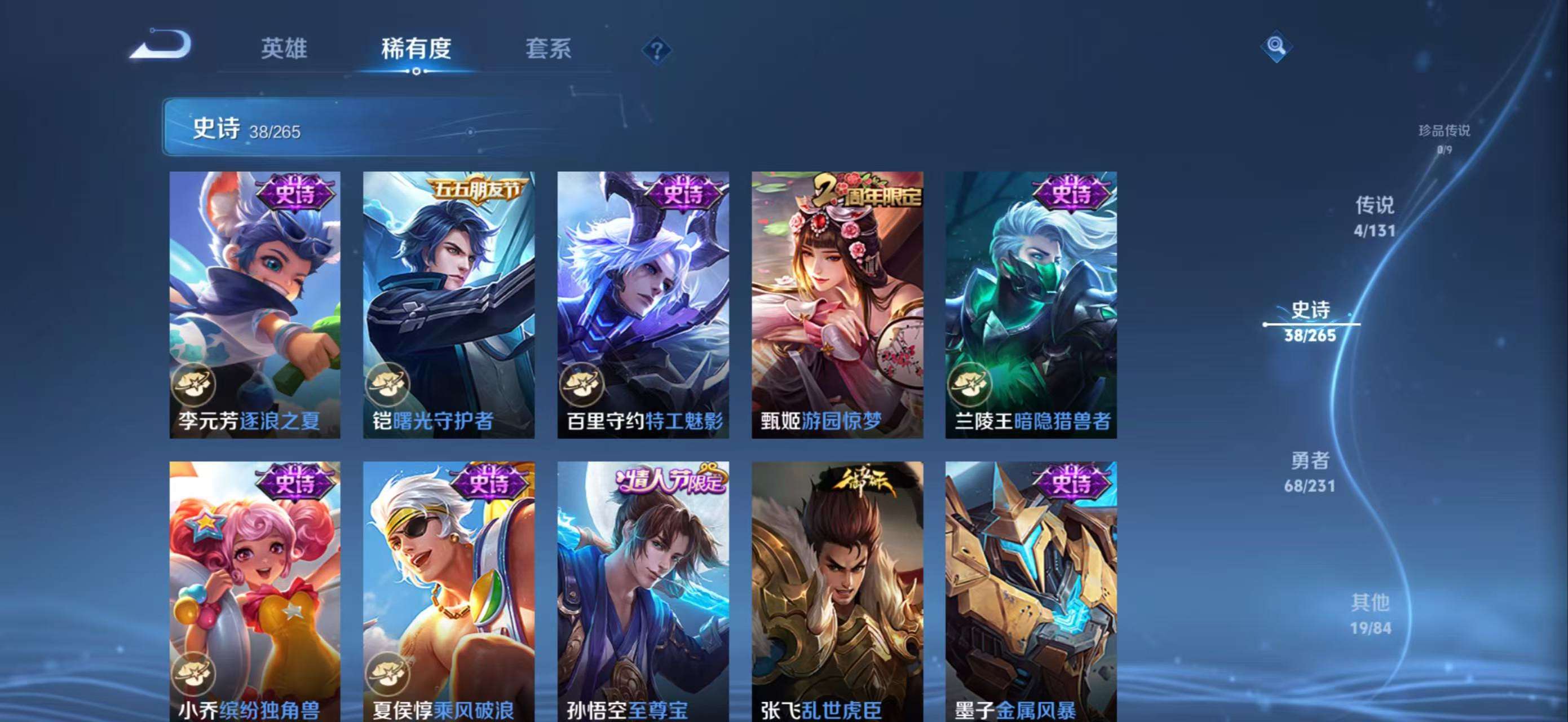Open the skin search magnifier
1568x722 pixels.
click(1276, 46)
